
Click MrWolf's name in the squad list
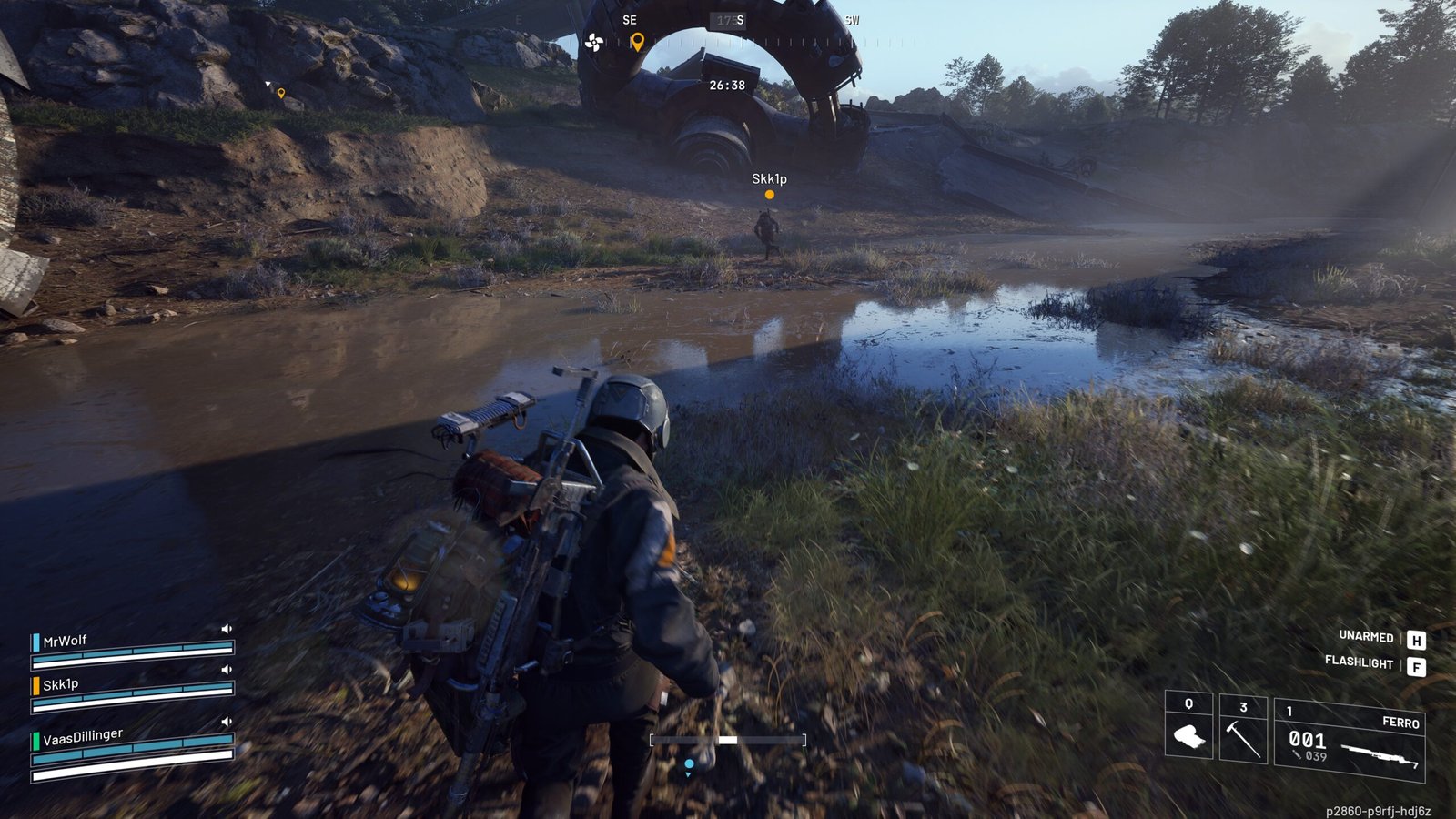pos(65,641)
